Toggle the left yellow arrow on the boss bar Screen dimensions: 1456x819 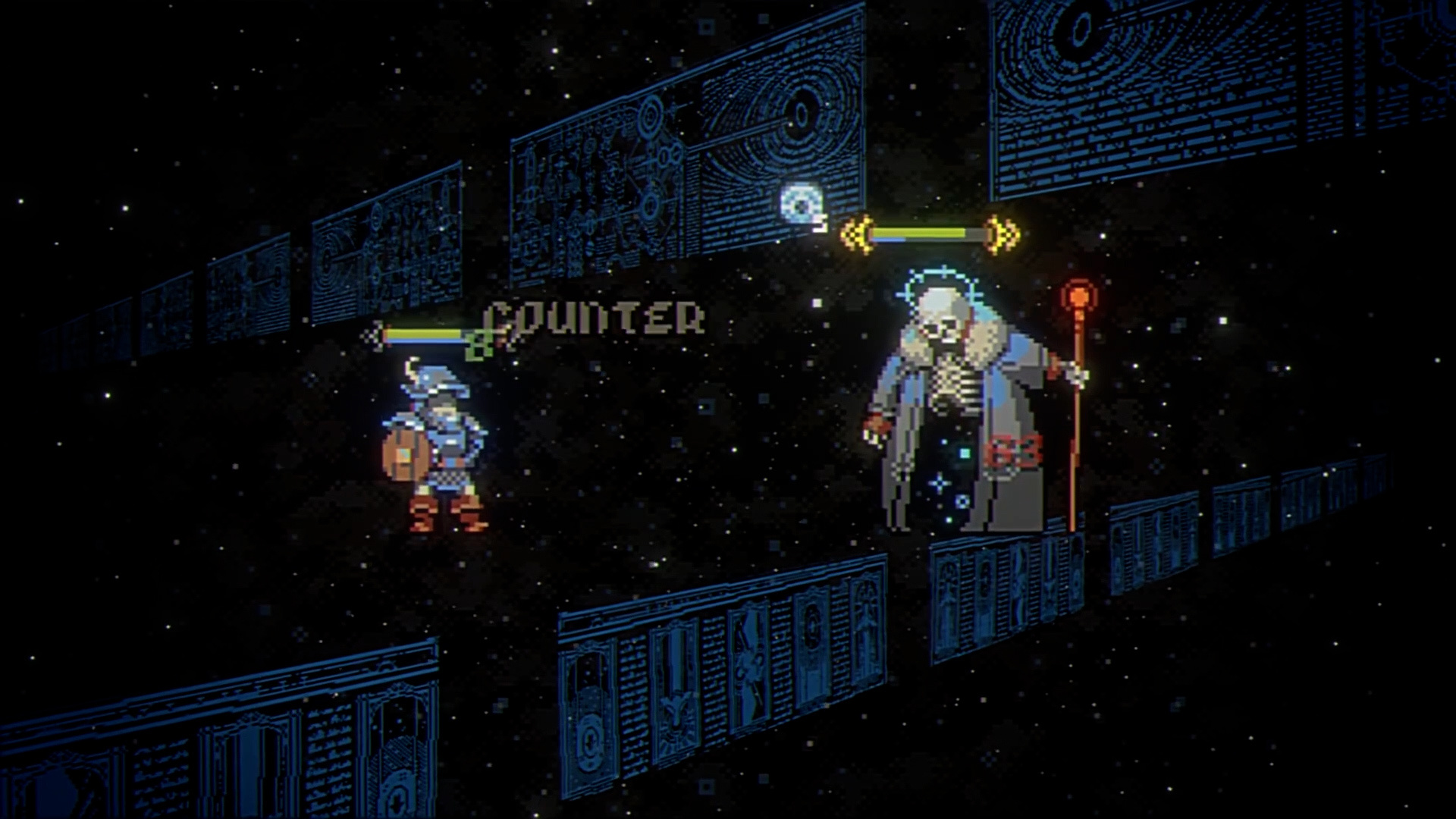(x=855, y=233)
